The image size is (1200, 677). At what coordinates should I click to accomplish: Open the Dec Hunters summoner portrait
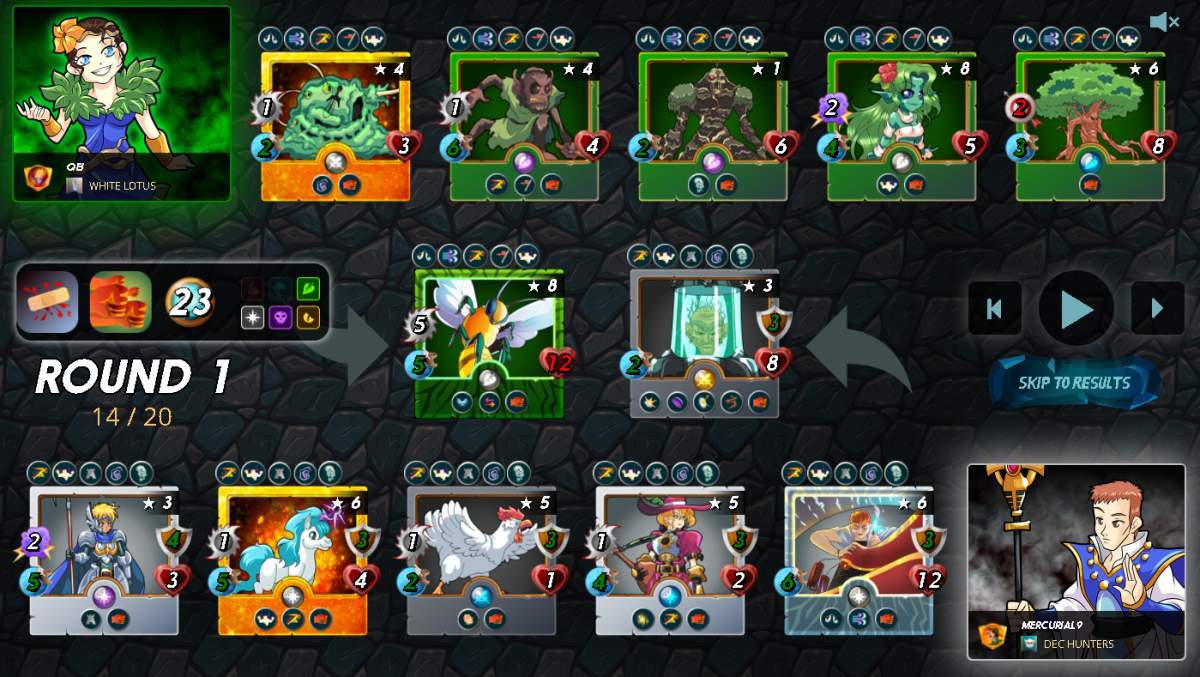click(1076, 561)
